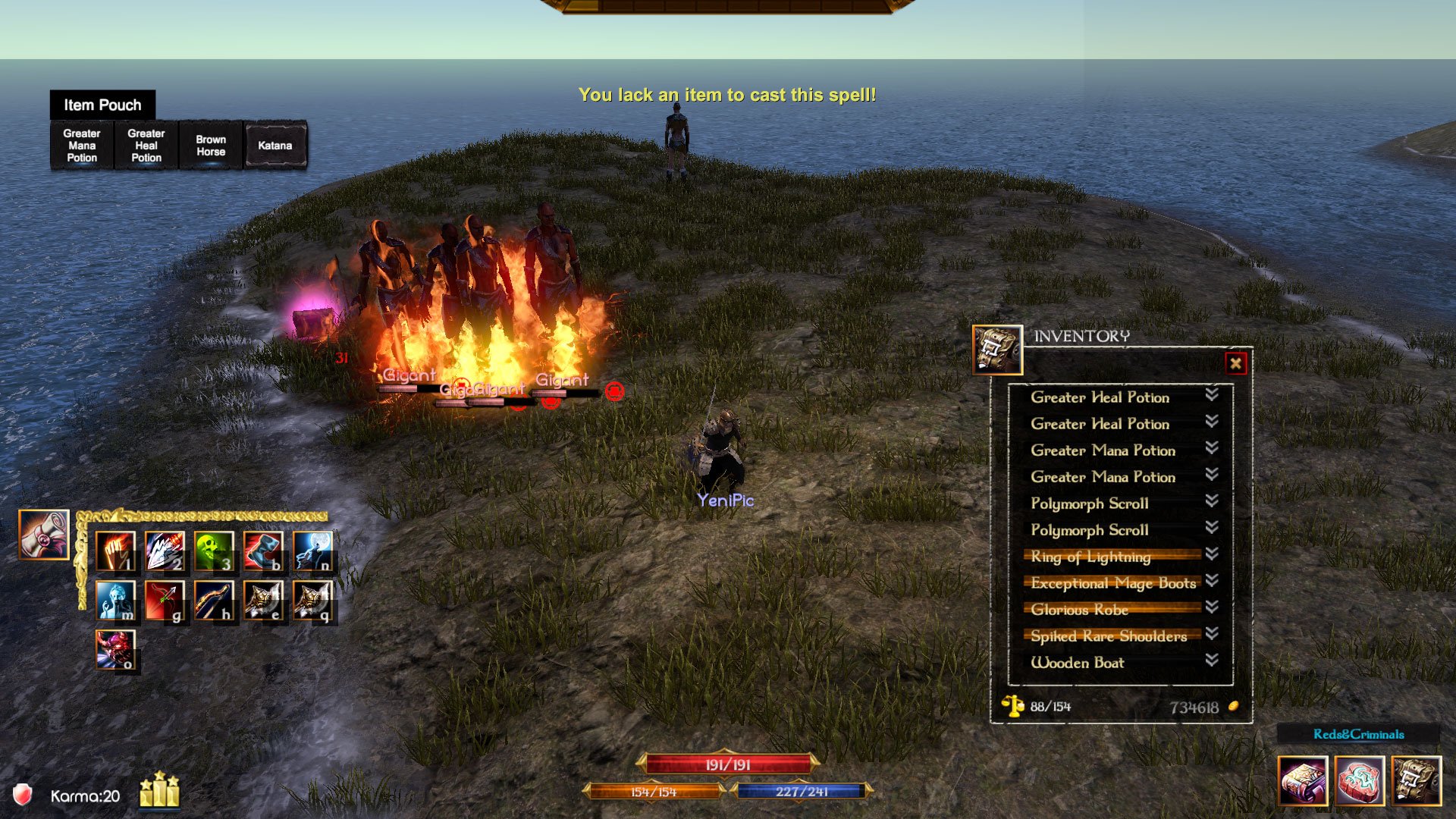Open the spellbook icon in the corner
Image resolution: width=1456 pixels, height=819 pixels.
click(1302, 780)
